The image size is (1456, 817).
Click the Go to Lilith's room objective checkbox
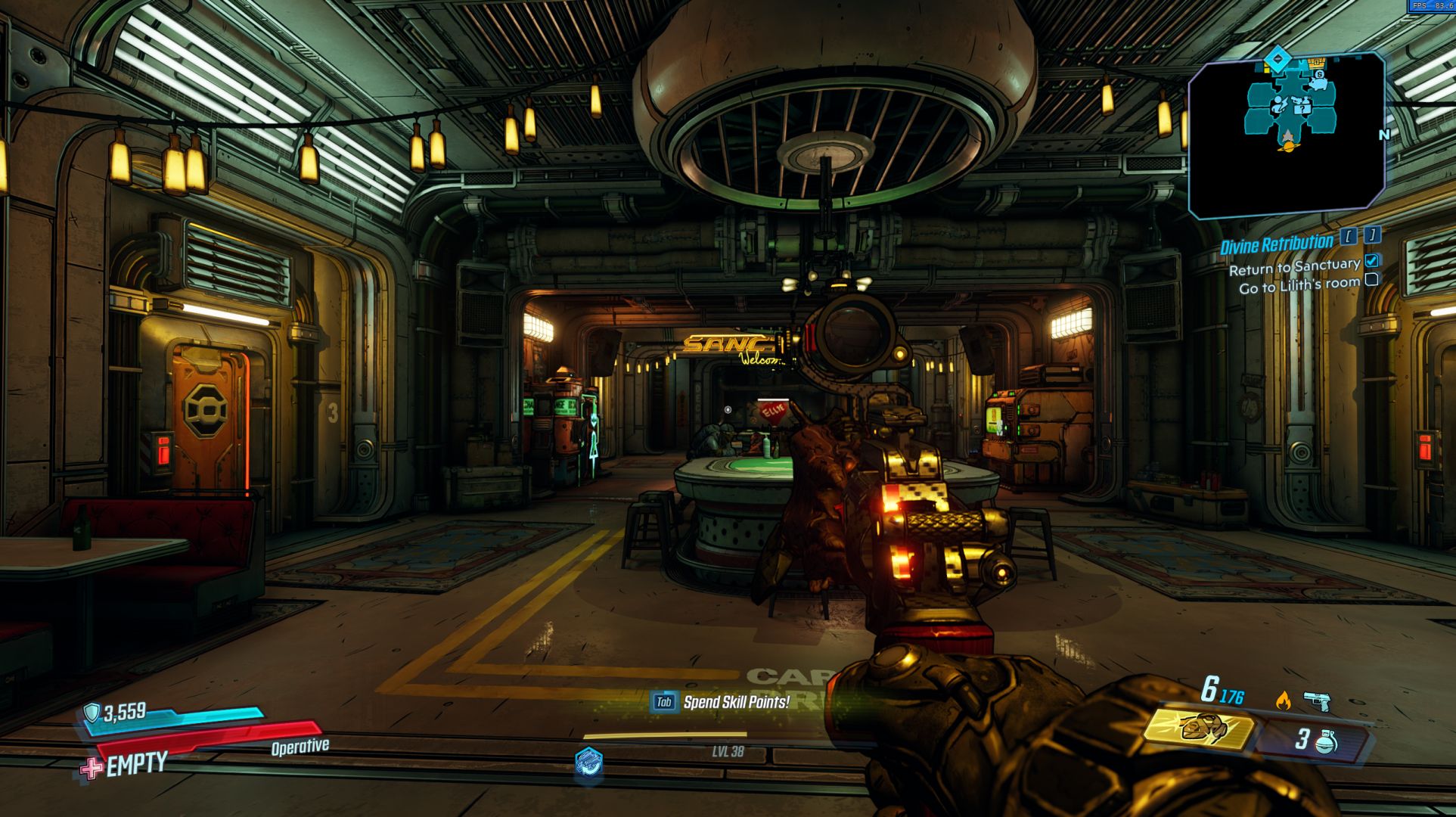(x=1371, y=280)
